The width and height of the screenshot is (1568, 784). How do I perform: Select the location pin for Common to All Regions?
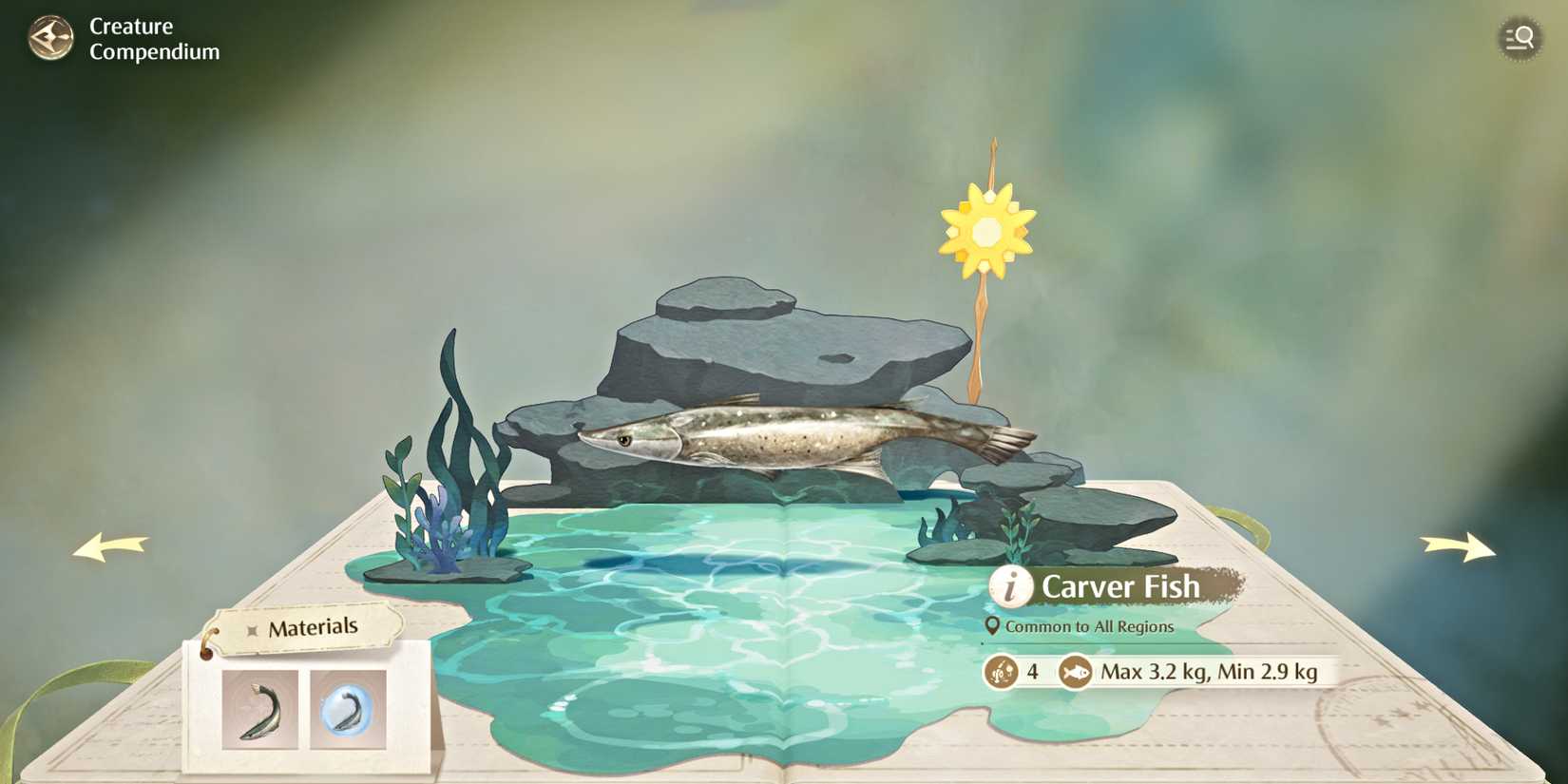[991, 626]
